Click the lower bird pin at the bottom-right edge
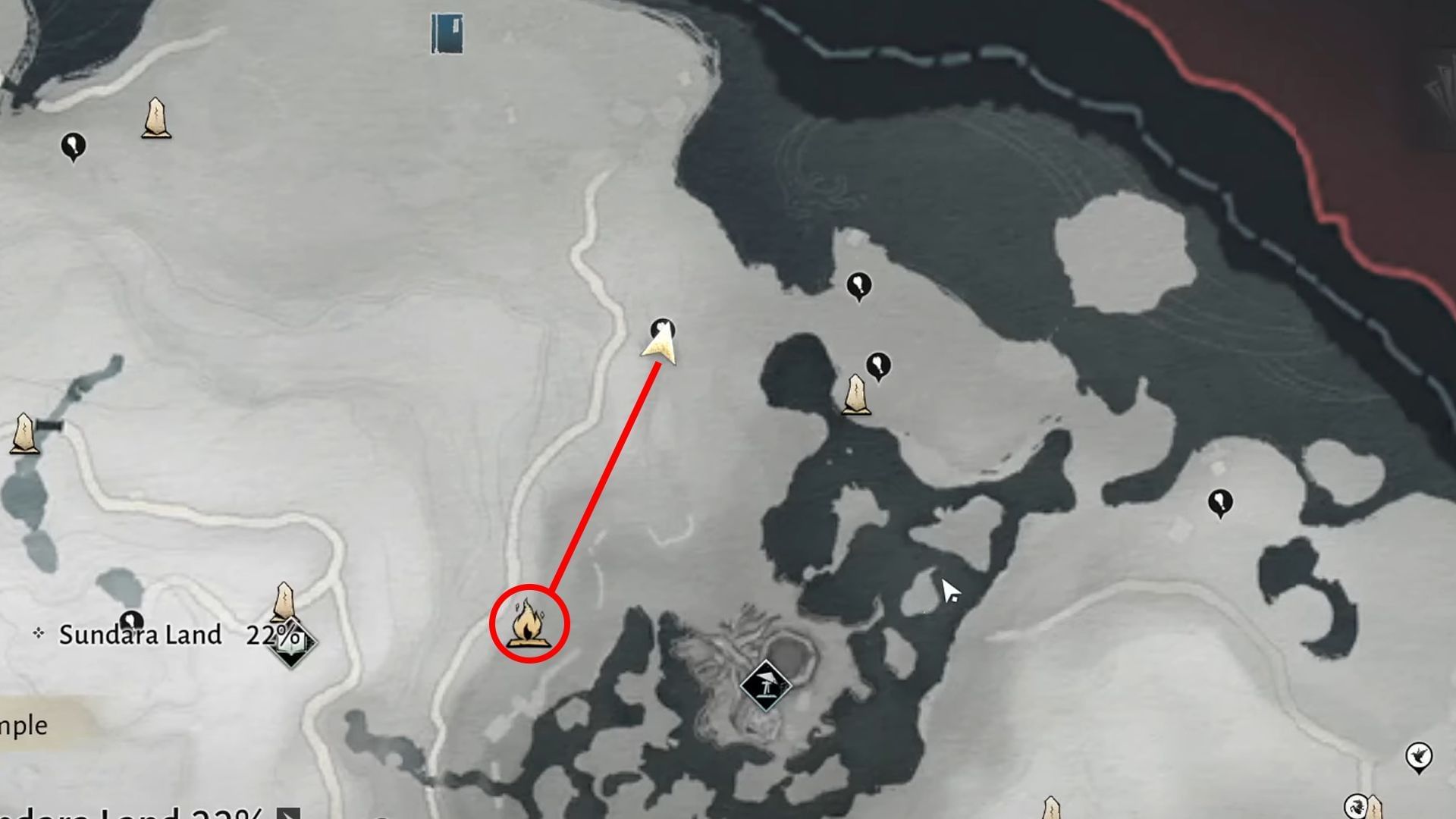The image size is (1456, 819). [1357, 808]
